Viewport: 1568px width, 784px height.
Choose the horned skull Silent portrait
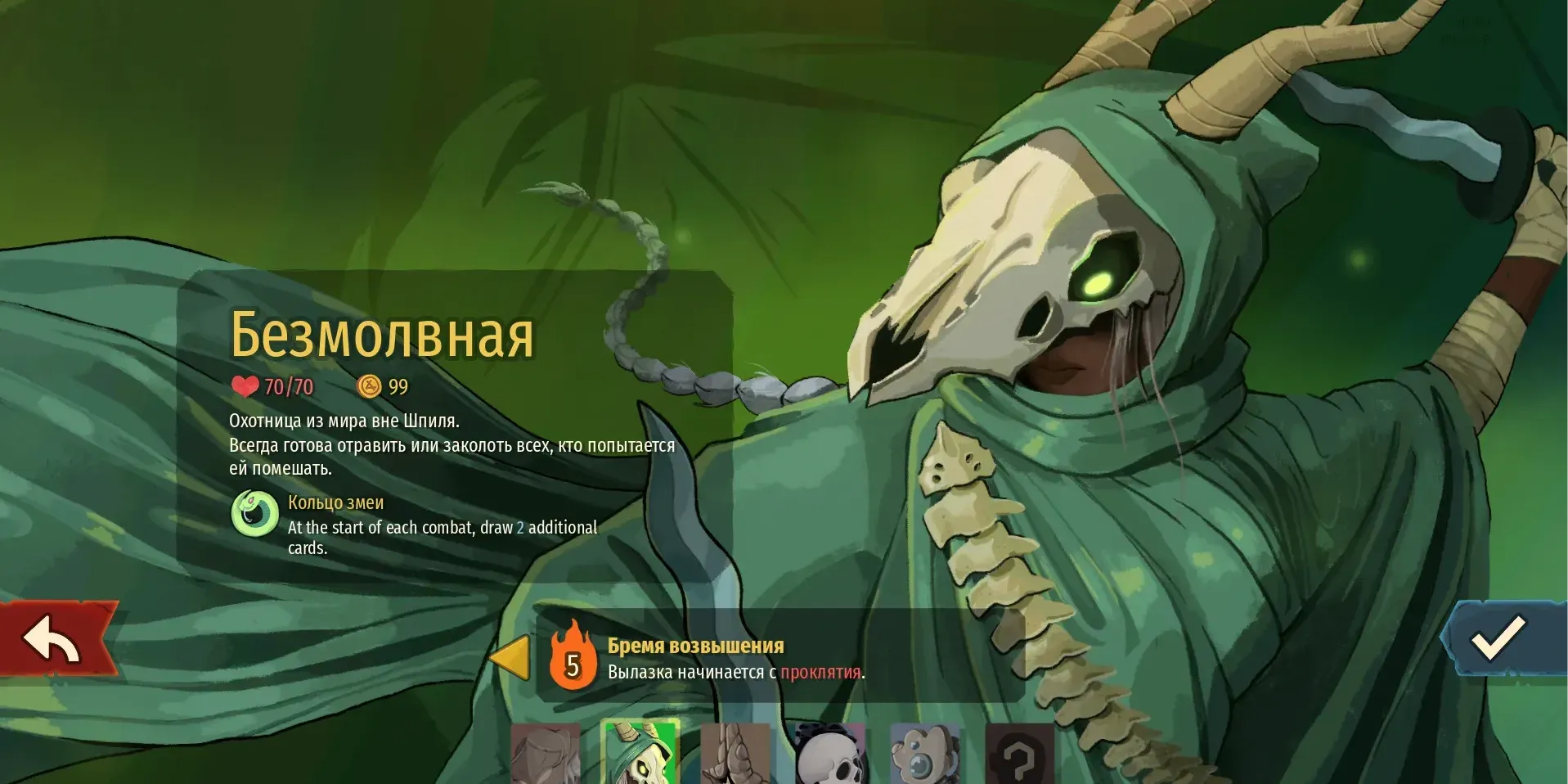tap(640, 753)
